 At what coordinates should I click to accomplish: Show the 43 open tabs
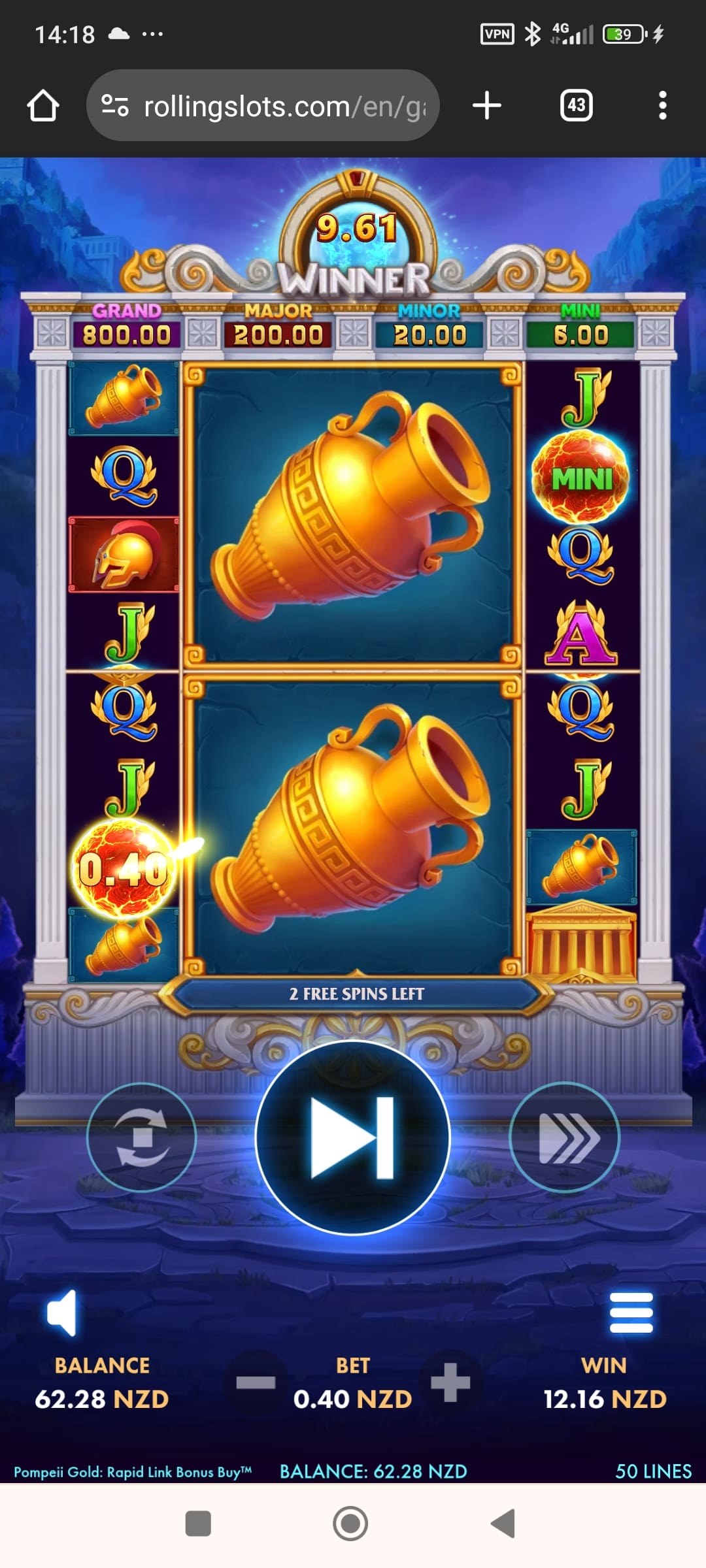point(576,106)
